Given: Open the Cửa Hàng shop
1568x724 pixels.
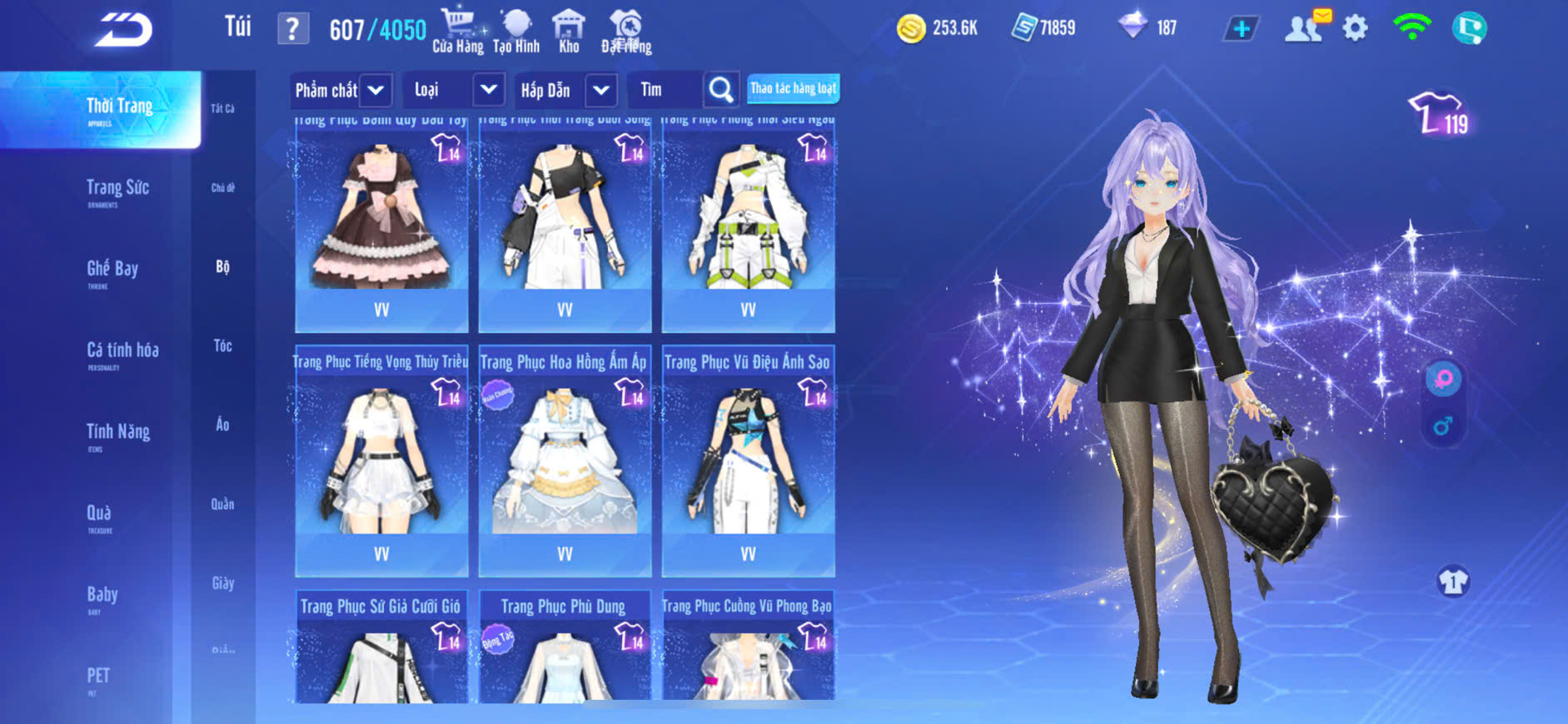Looking at the screenshot, I should [x=457, y=32].
